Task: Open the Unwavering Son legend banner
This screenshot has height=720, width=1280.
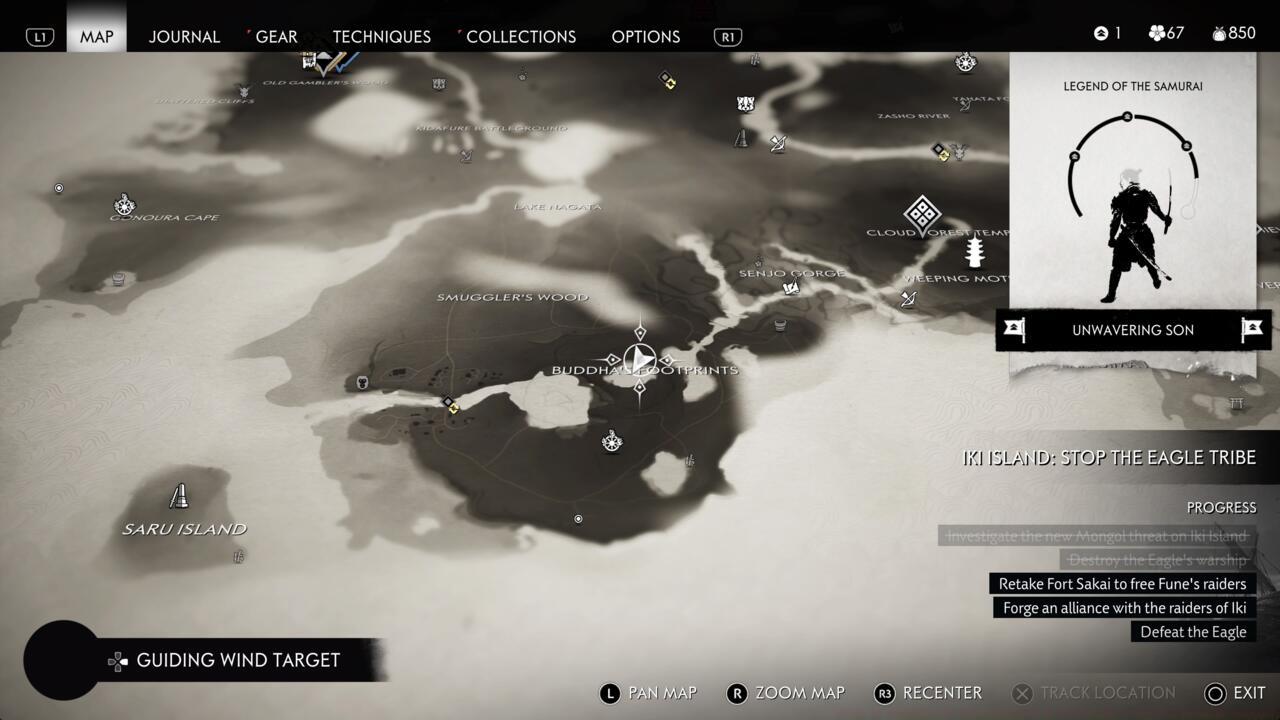Action: click(1133, 330)
